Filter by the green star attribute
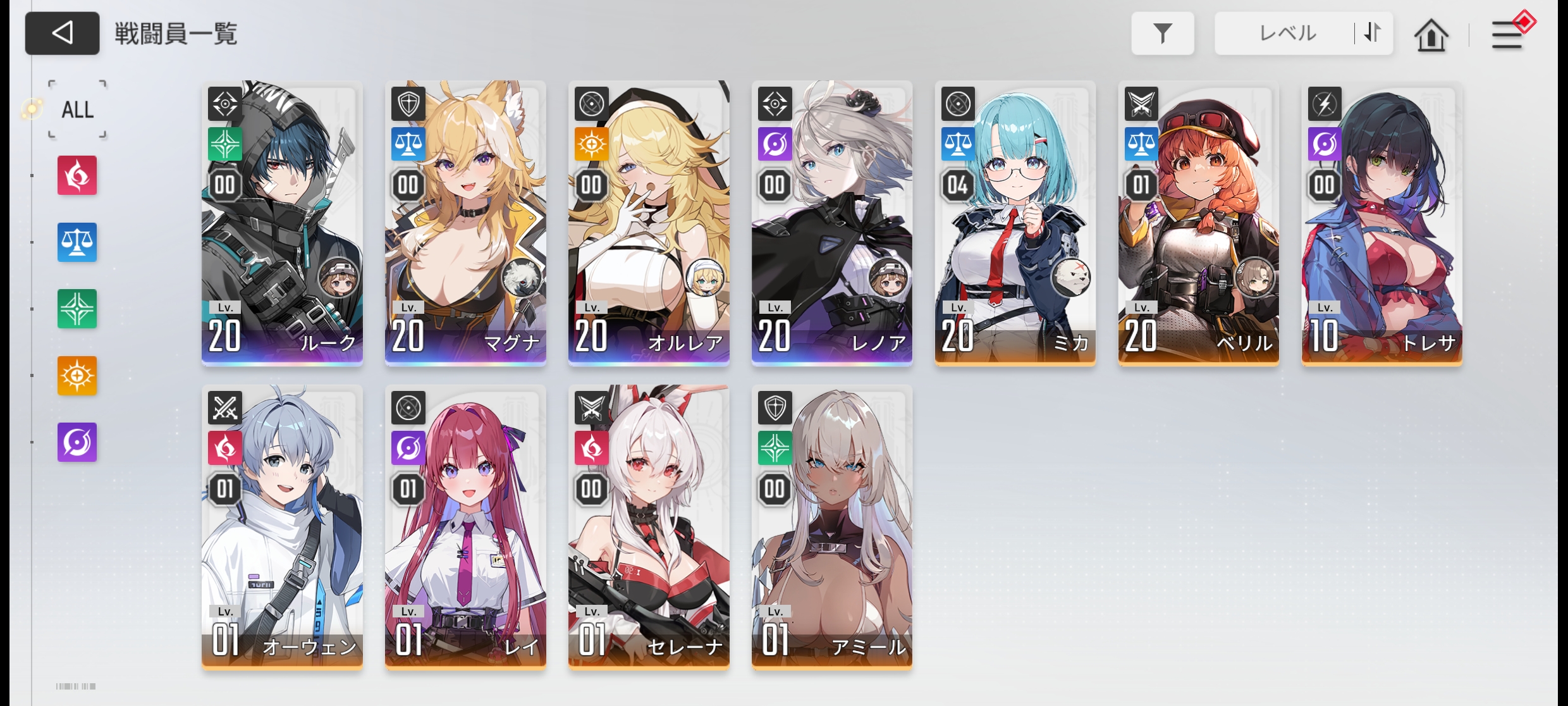Image resolution: width=1568 pixels, height=706 pixels. point(77,309)
